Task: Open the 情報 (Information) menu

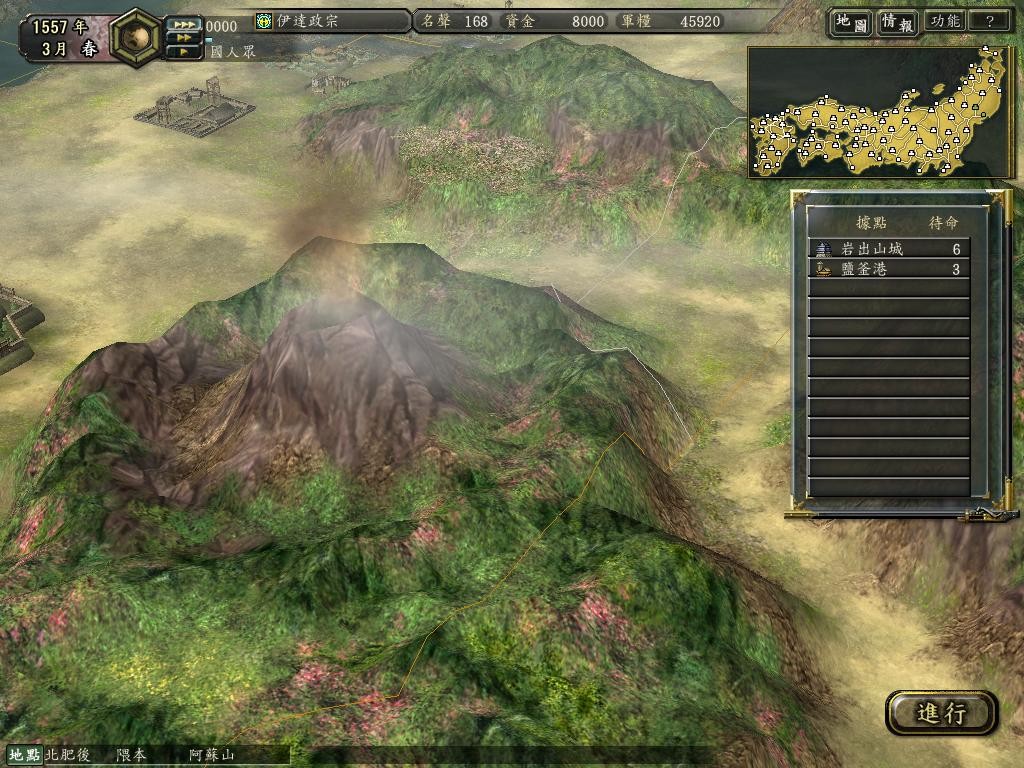Action: (897, 22)
